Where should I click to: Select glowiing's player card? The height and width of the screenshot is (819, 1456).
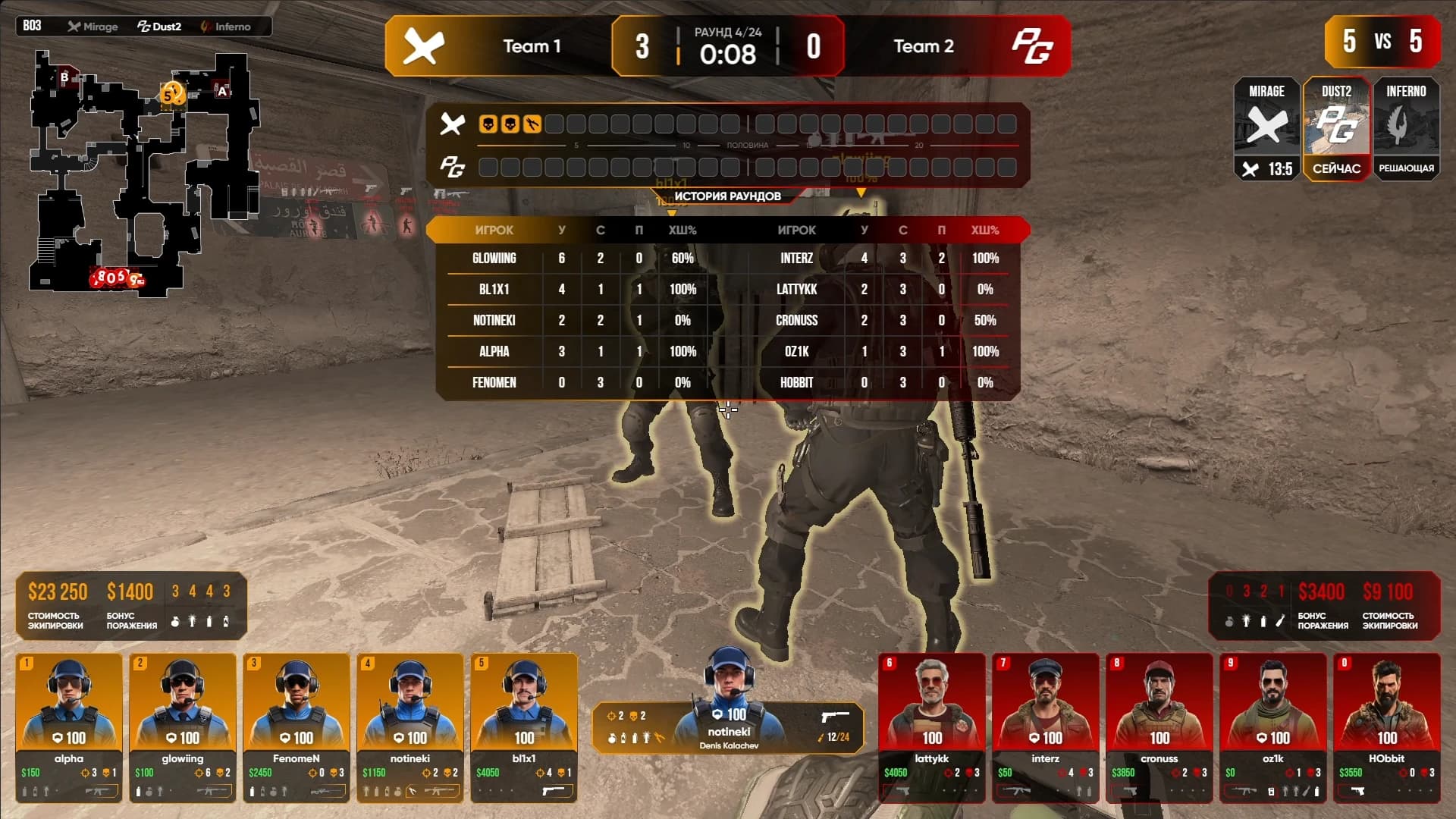(x=183, y=726)
